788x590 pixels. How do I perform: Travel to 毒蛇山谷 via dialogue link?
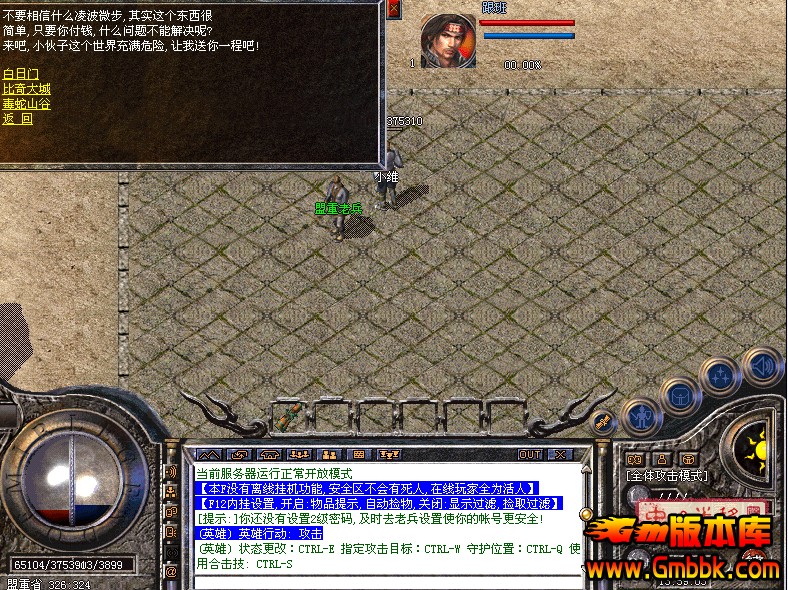click(x=26, y=104)
